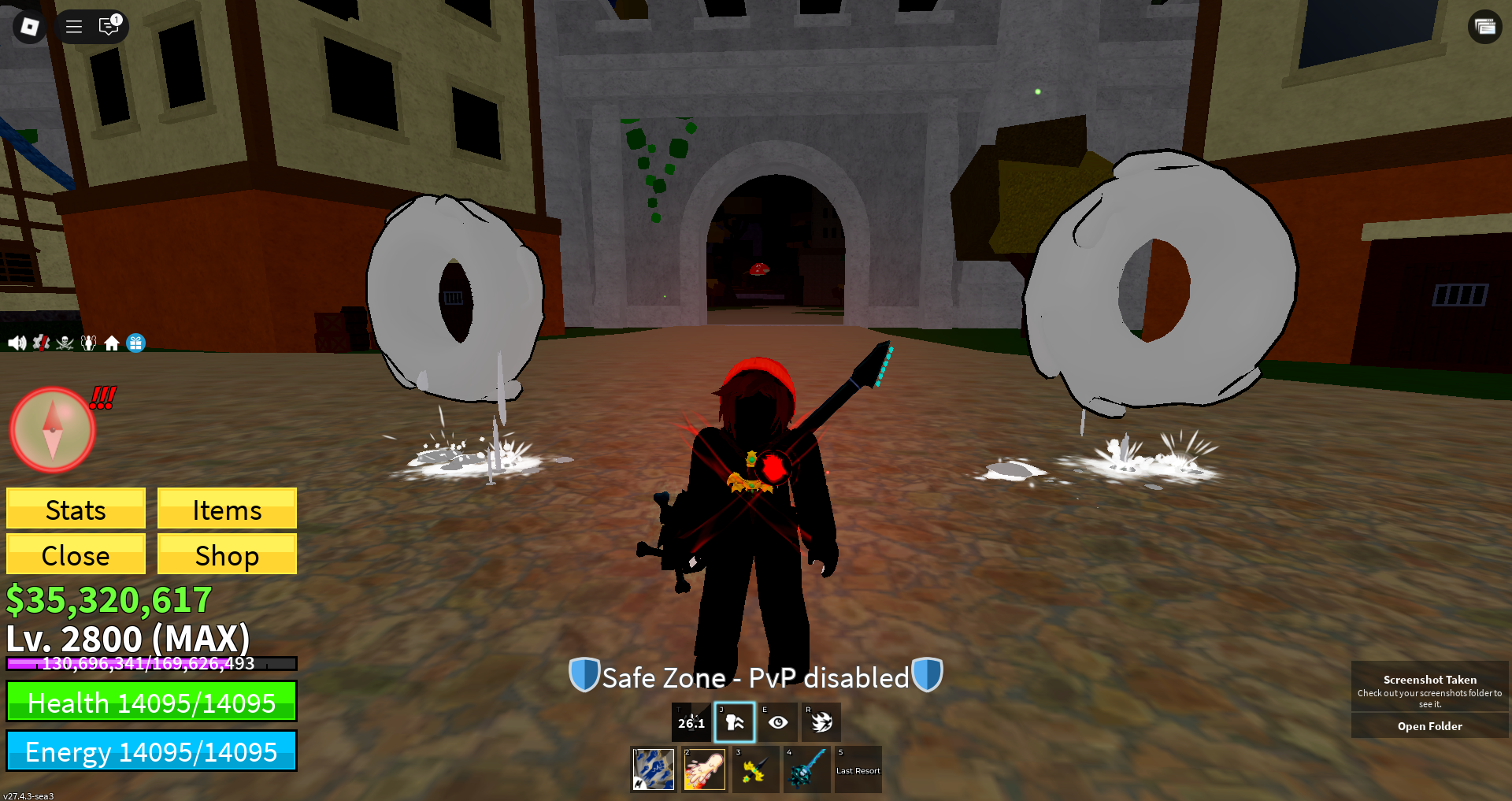Screen dimensions: 1512x801
Task: Click the skull and crossed swords icon
Action: click(65, 343)
